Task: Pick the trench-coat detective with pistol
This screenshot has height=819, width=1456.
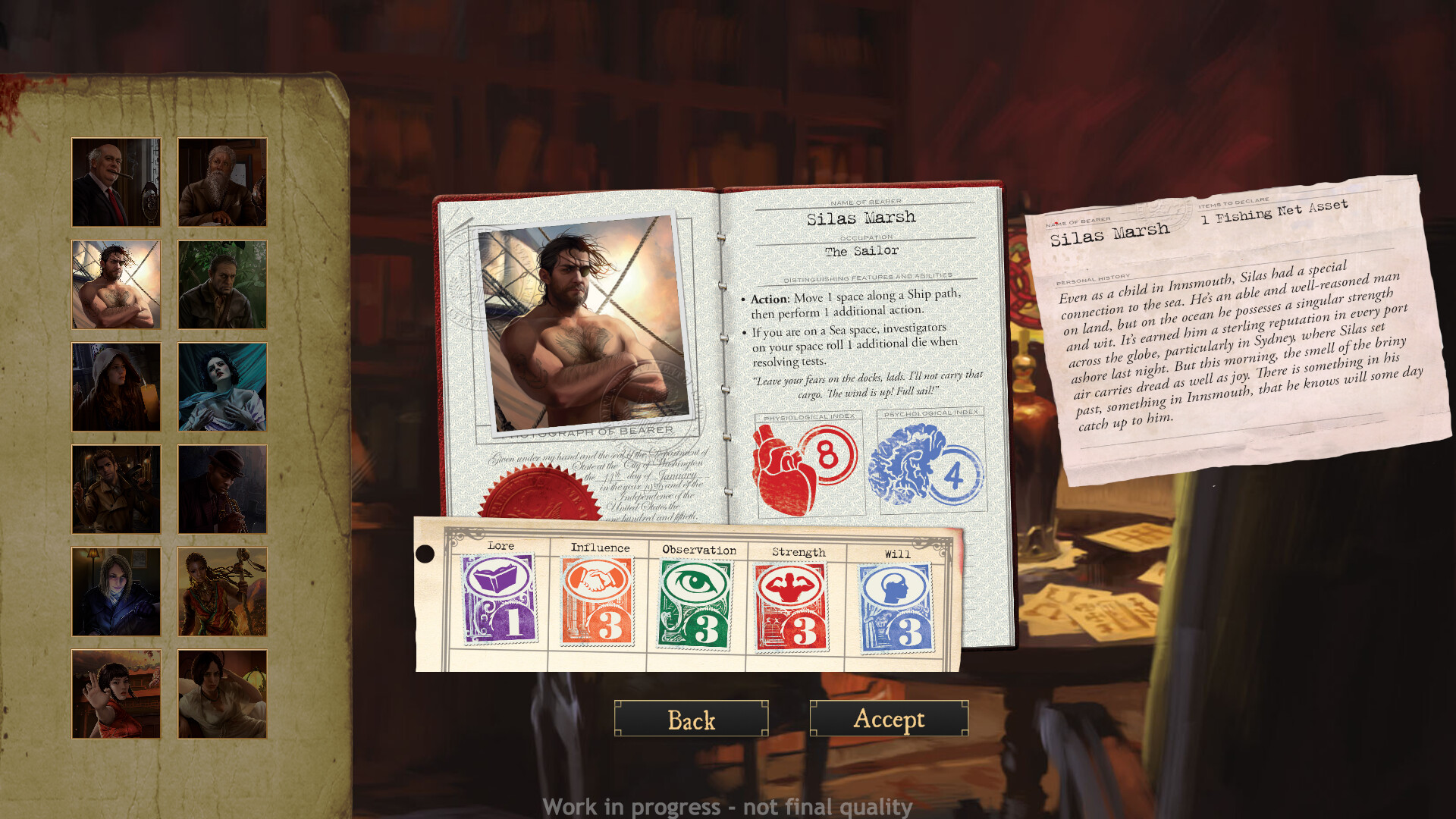Action: tap(115, 489)
